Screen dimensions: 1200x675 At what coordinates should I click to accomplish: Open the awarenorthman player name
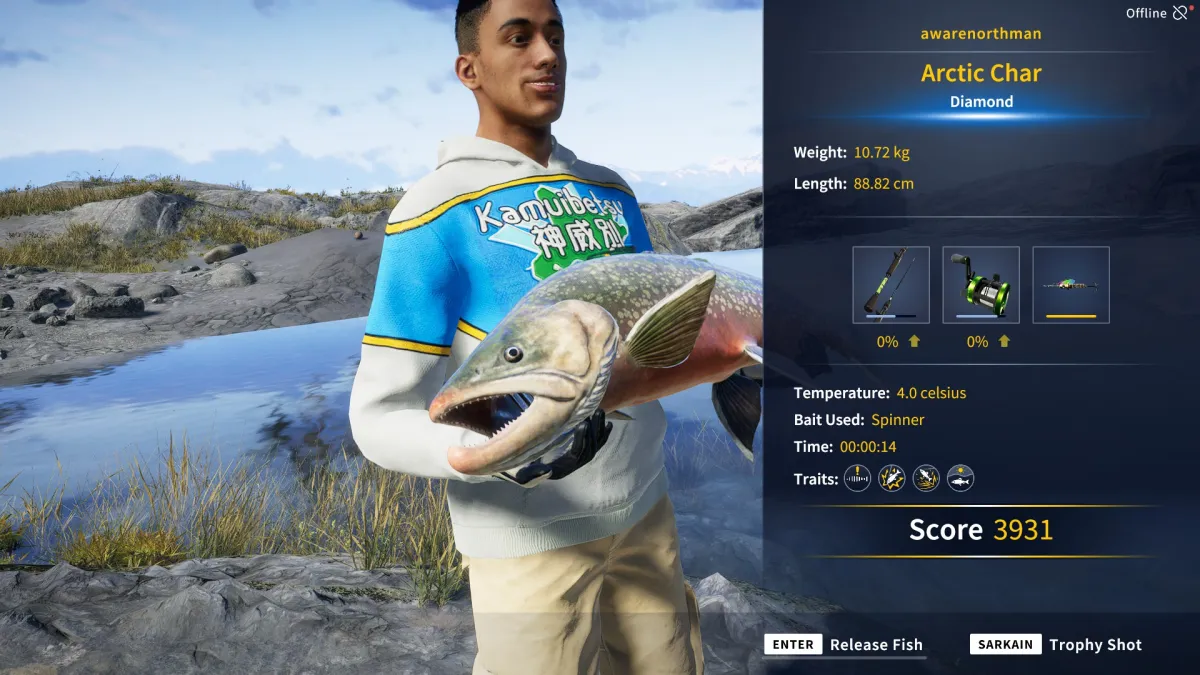point(980,34)
